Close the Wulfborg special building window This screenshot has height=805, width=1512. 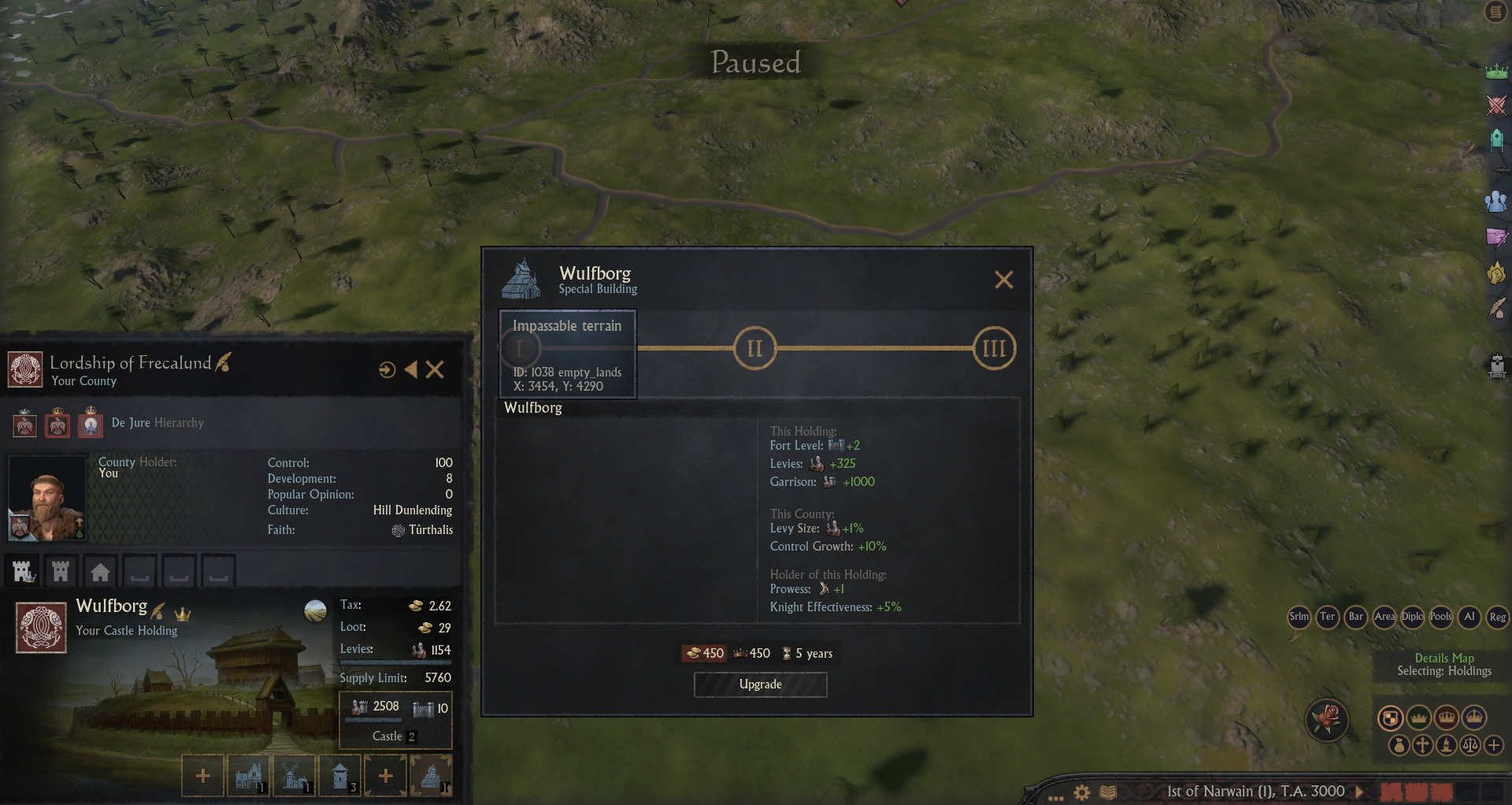click(x=1003, y=280)
